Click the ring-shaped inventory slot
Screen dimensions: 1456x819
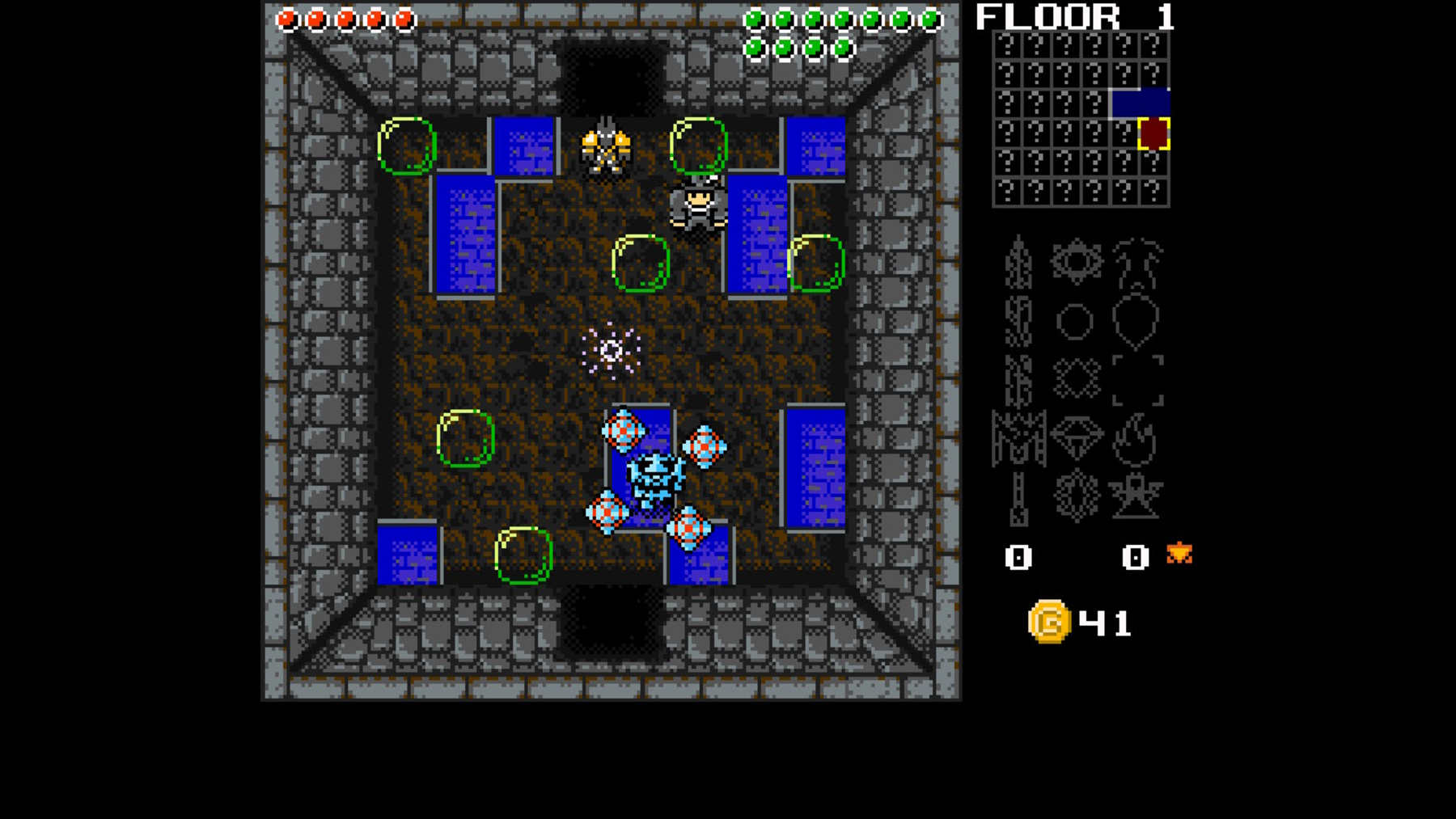coord(1073,322)
